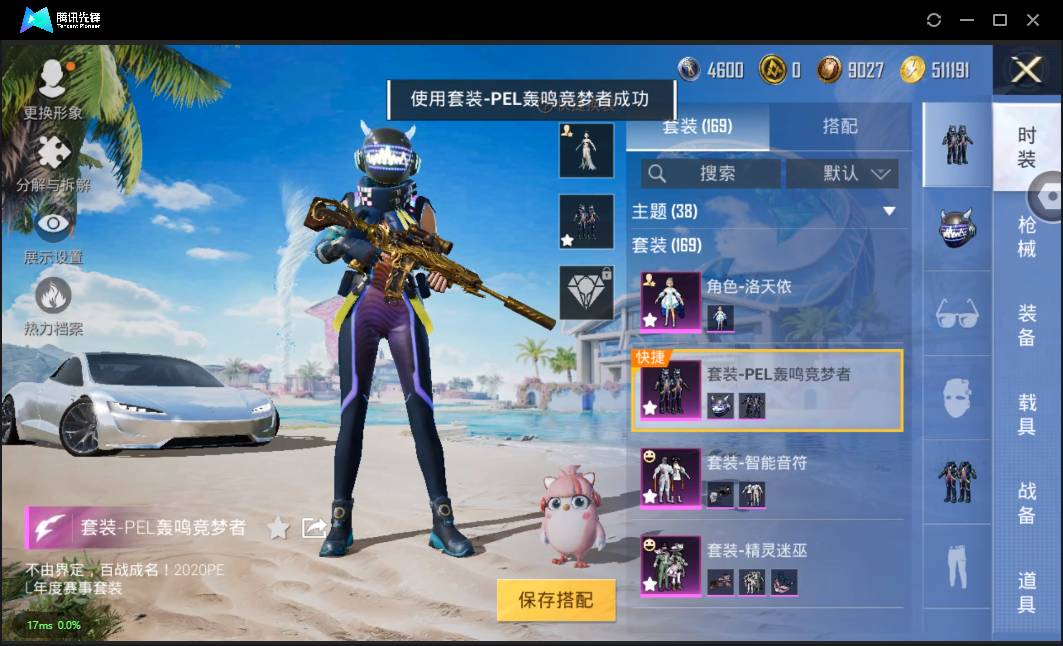The width and height of the screenshot is (1063, 646).
Task: Close the wardrobe screen with the X
Action: (x=1026, y=69)
